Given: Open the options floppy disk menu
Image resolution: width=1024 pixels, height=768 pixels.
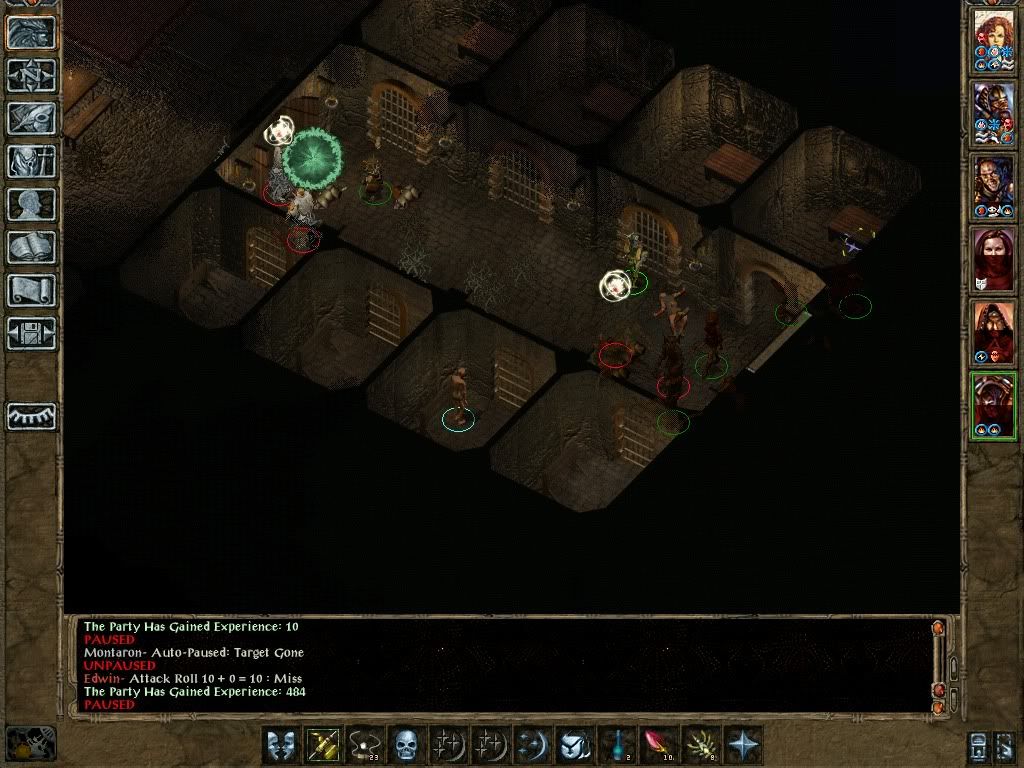Looking at the screenshot, I should (31, 333).
